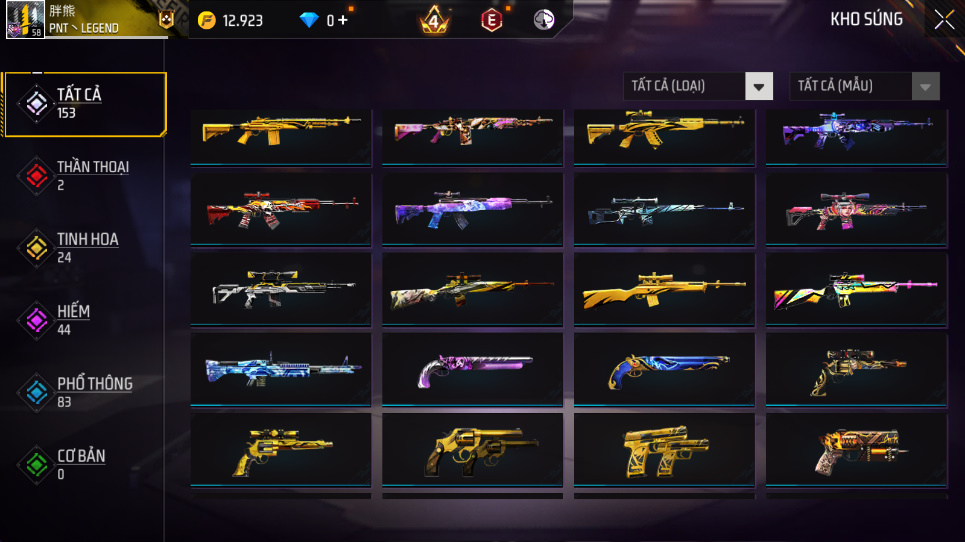Image resolution: width=965 pixels, height=542 pixels.
Task: Expand the Tất Cả (Mẫu) skin dropdown
Action: pyautogui.click(x=864, y=86)
